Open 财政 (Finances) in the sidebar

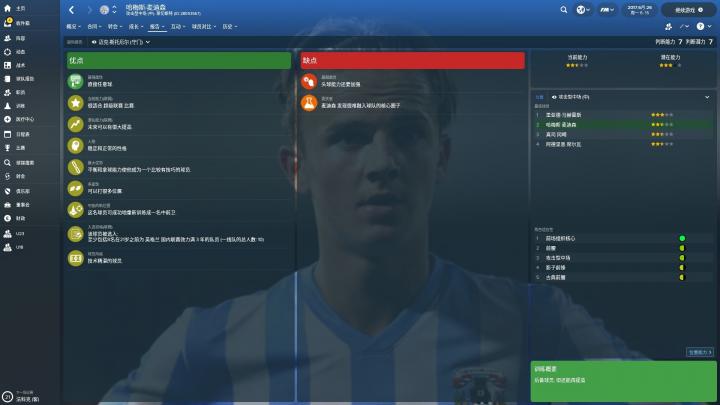click(20, 217)
